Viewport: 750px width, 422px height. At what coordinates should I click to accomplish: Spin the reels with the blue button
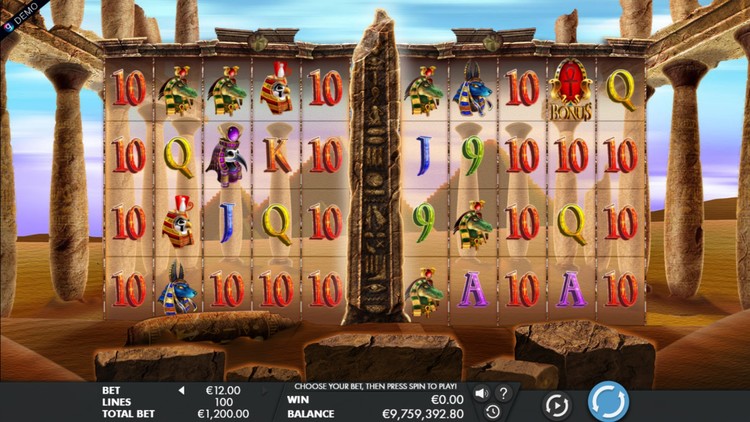click(x=608, y=402)
